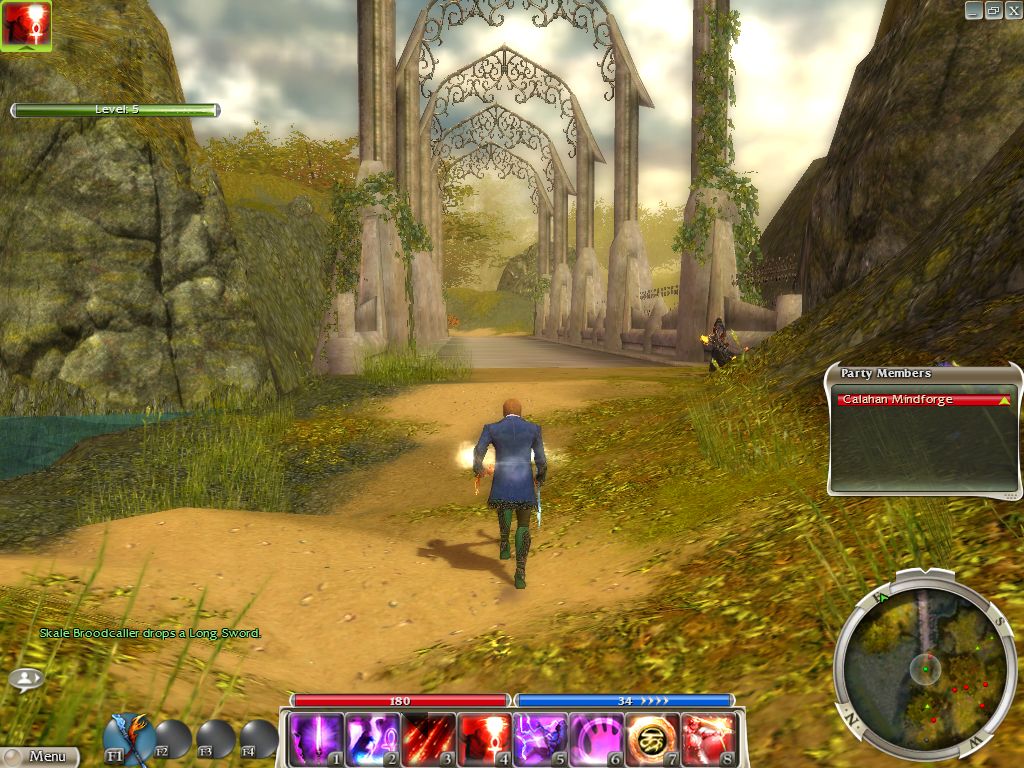Minimize the game window

click(974, 10)
